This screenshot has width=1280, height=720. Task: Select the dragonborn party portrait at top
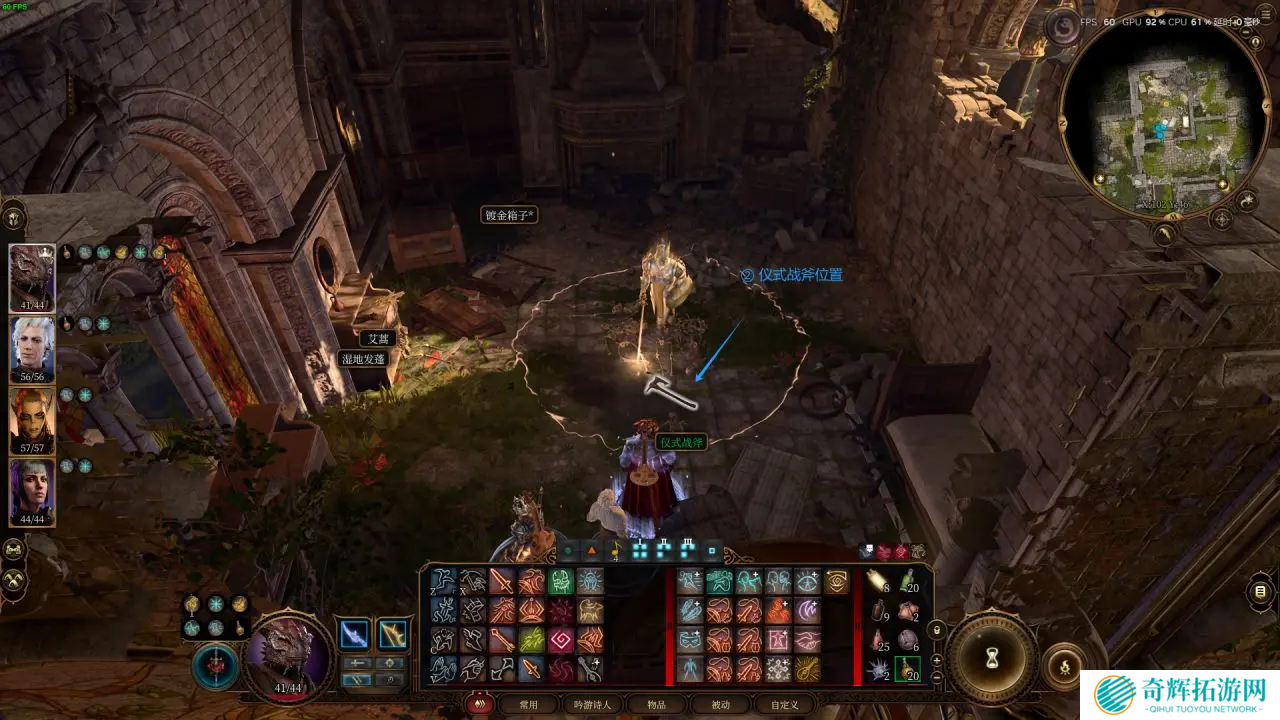tap(32, 275)
